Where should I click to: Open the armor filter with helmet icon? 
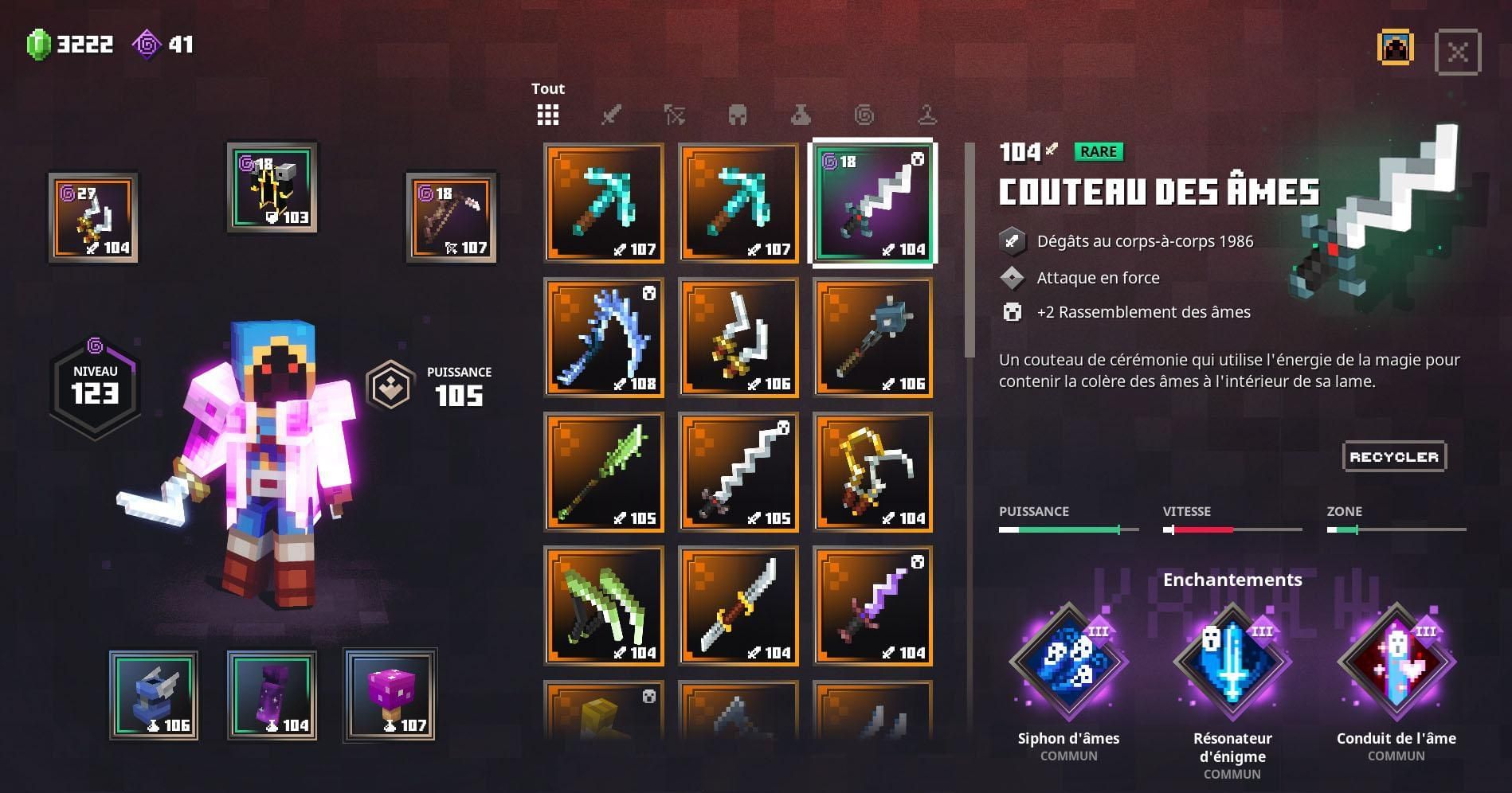738,115
